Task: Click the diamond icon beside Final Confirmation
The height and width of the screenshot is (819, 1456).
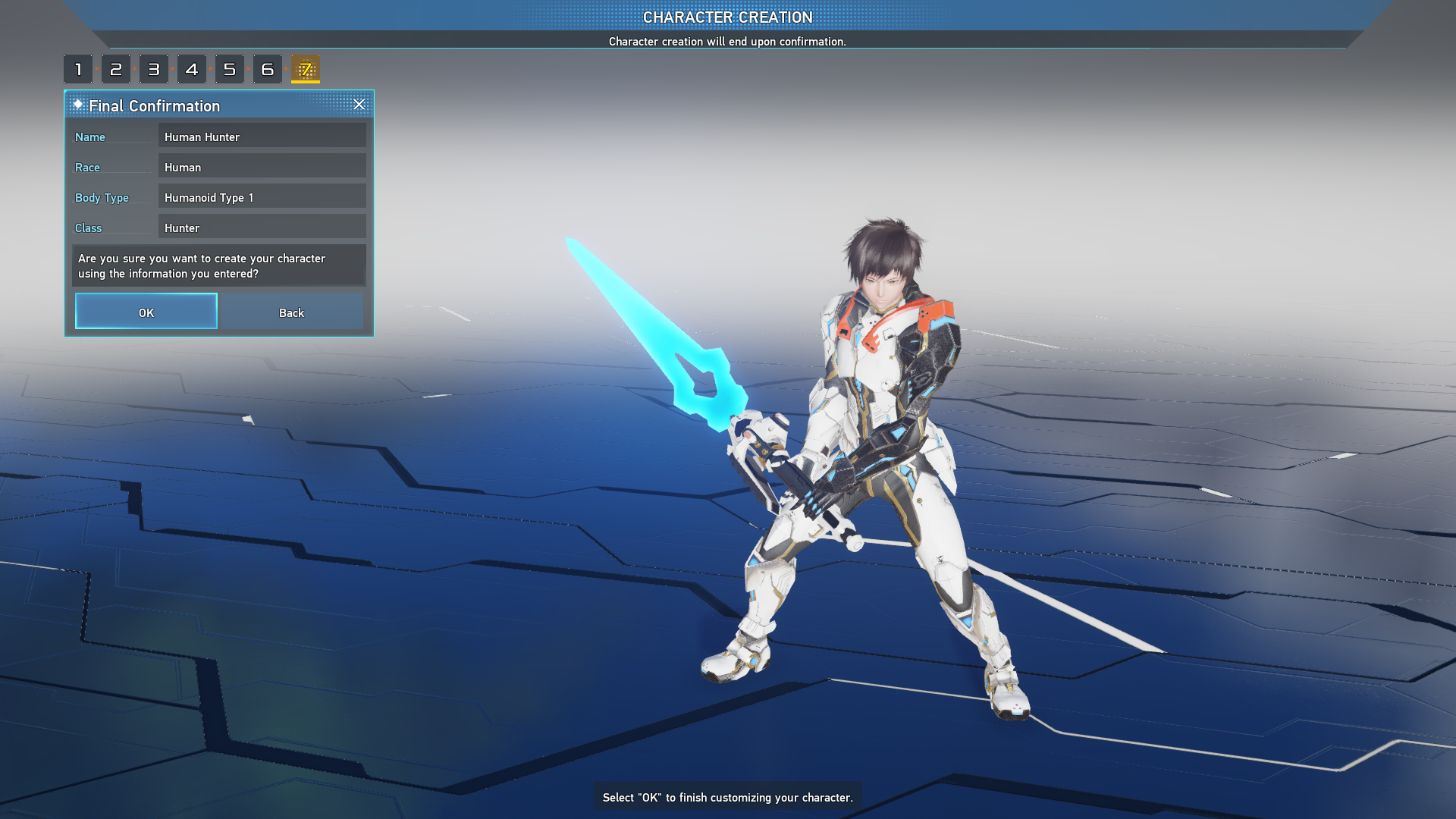Action: tap(78, 105)
